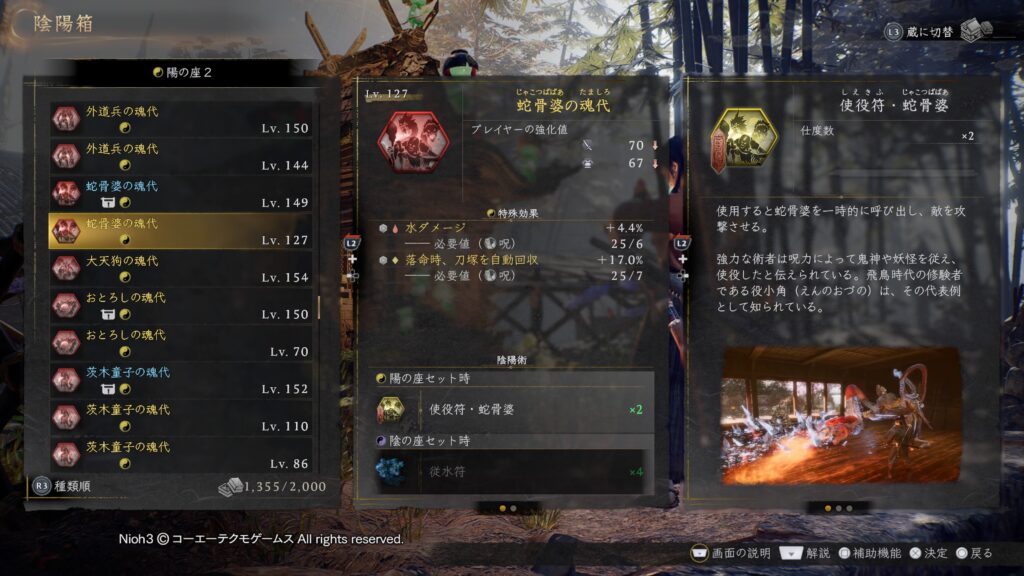The image size is (1024, 576).
Task: Click the 落命時、刀塚を自動回収 effect line
Action: [x=512, y=260]
